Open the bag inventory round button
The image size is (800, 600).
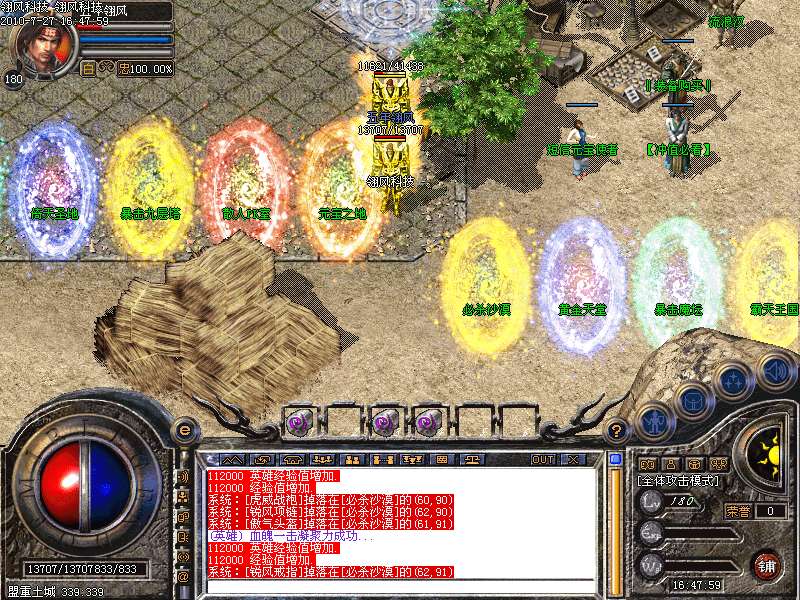point(691,401)
